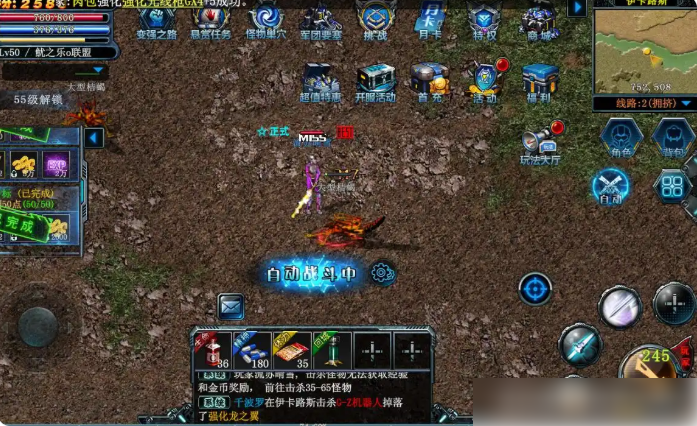The width and height of the screenshot is (697, 426).
Task: Open the gear settings beside 自动战斗中
Action: click(382, 272)
